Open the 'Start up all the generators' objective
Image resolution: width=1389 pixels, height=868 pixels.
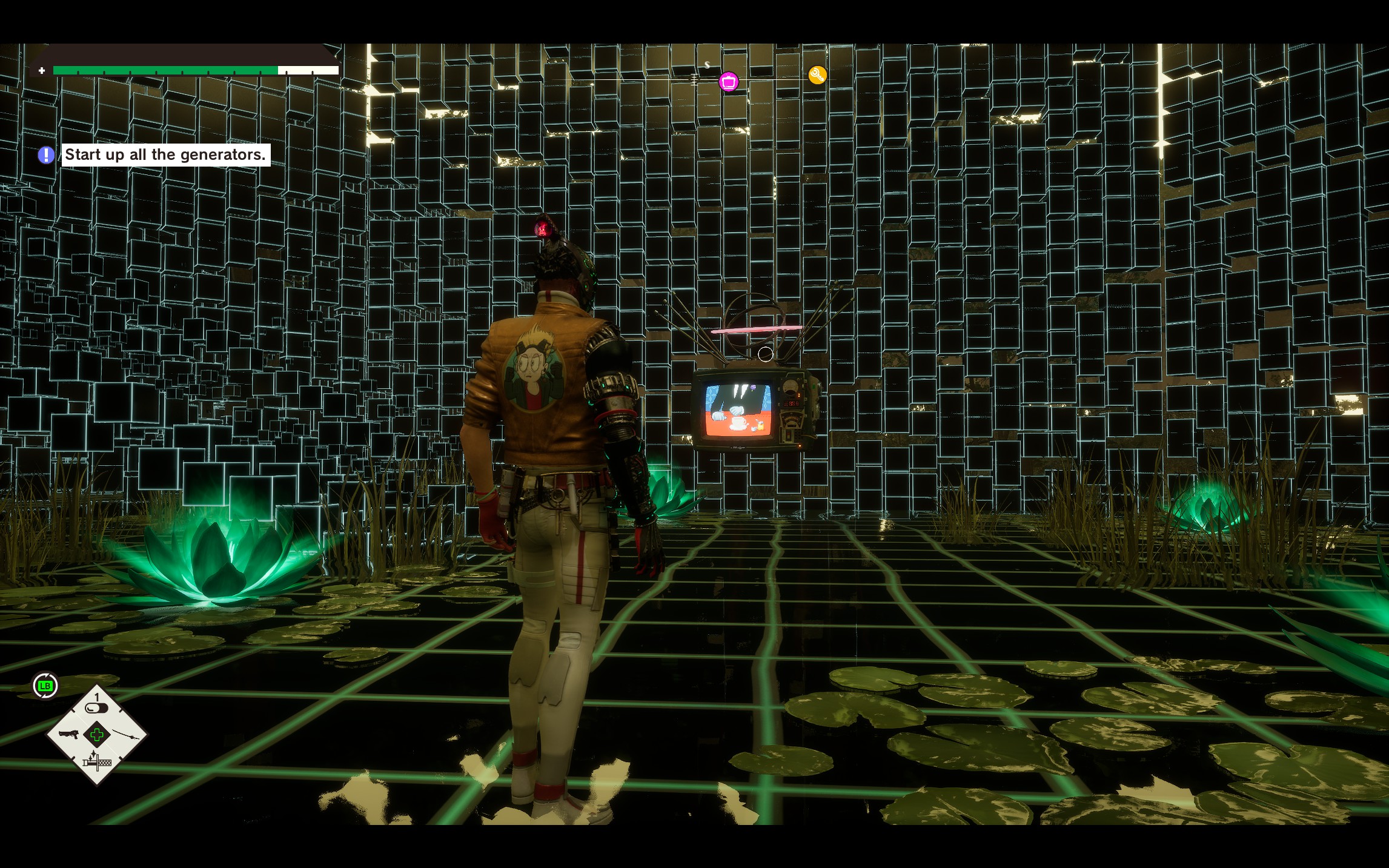point(165,155)
